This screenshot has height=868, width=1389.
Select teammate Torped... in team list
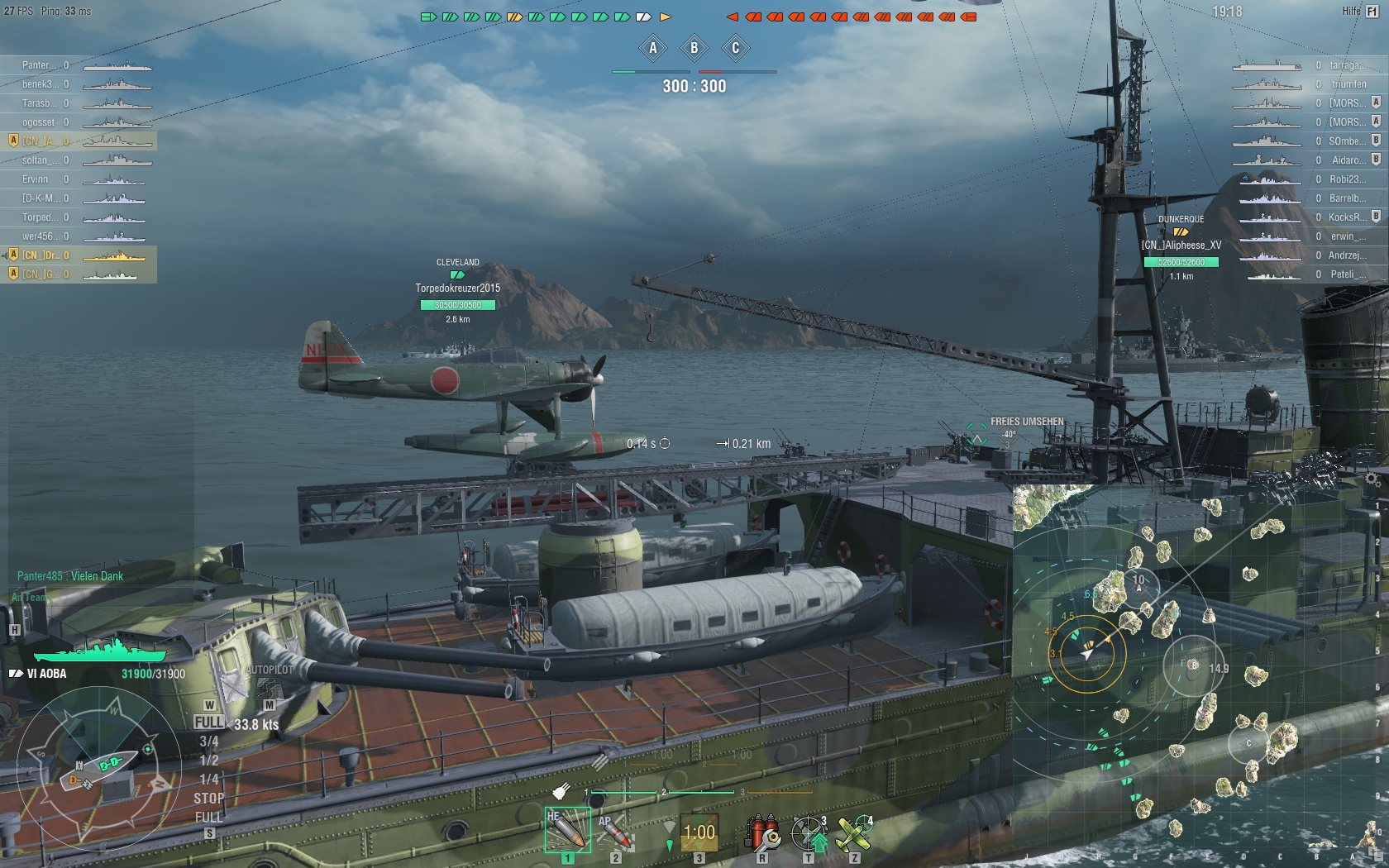point(41,217)
